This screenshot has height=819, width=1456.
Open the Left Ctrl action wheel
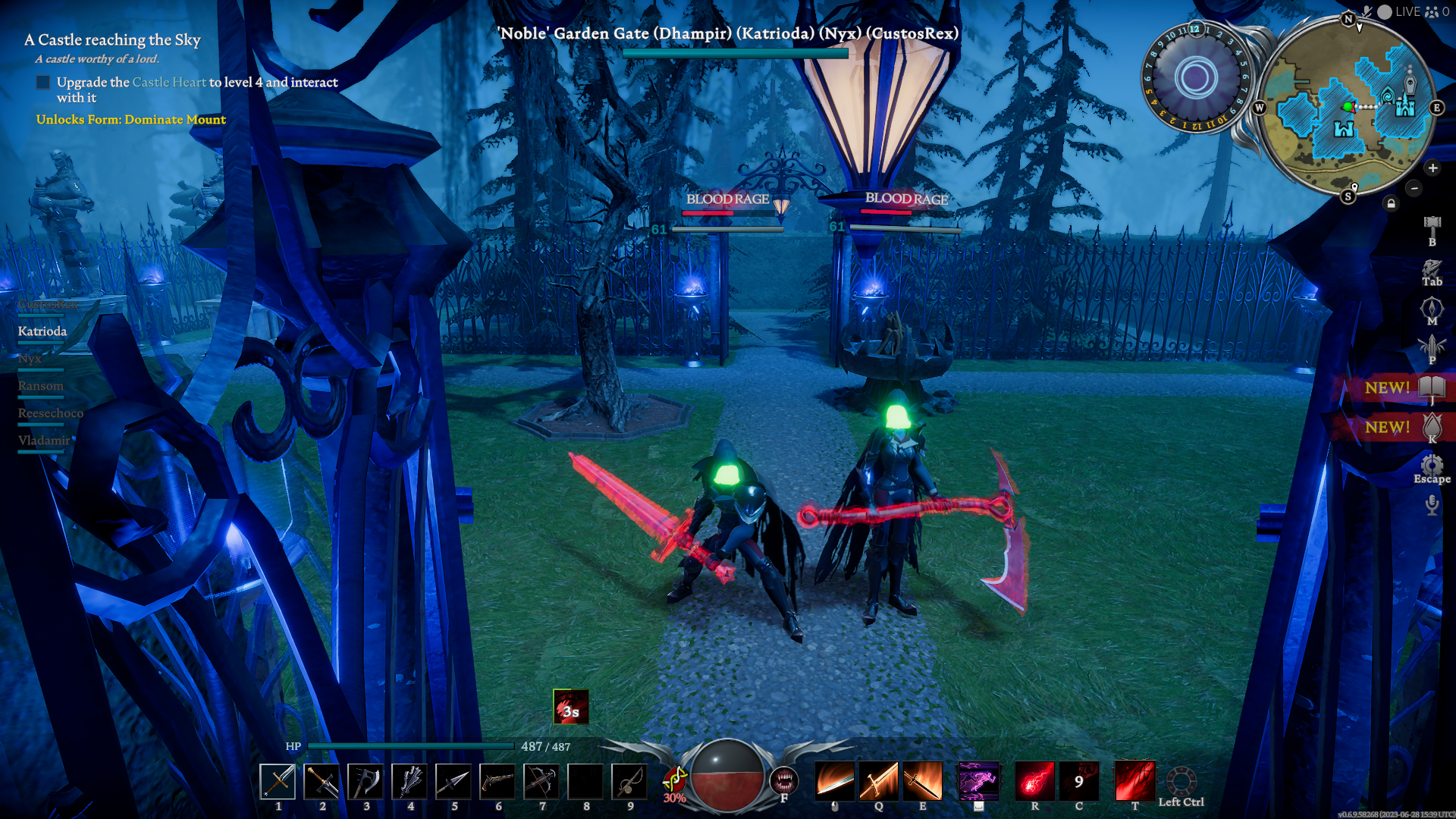1181,783
